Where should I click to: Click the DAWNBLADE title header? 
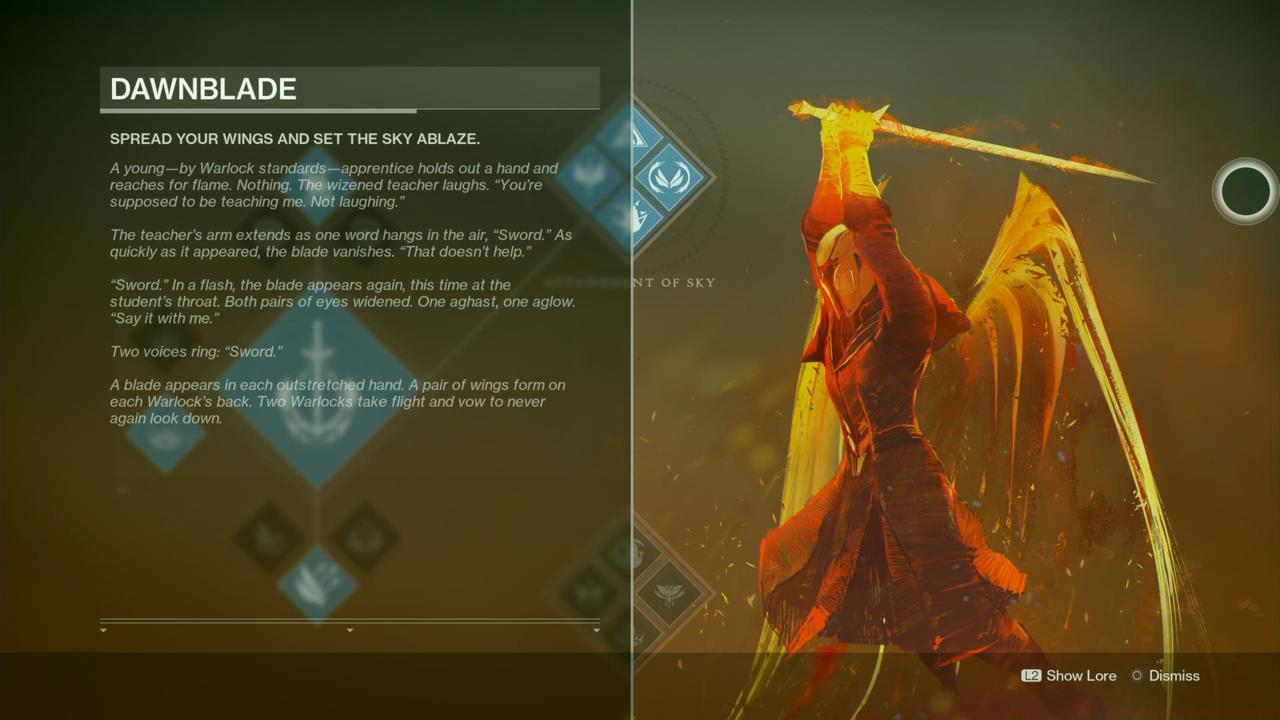pos(203,89)
